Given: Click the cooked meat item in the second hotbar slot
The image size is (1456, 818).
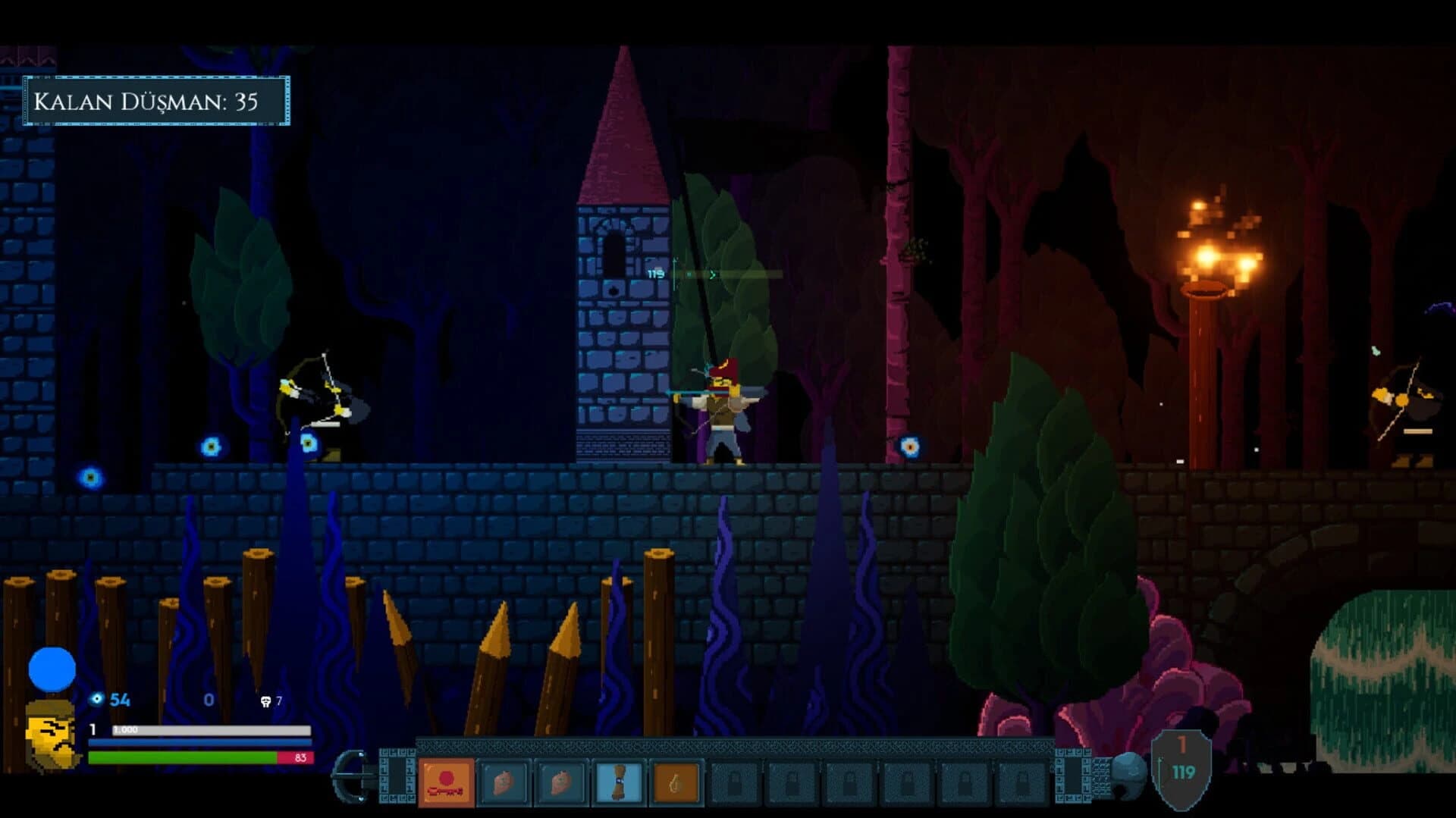Looking at the screenshot, I should (x=502, y=782).
